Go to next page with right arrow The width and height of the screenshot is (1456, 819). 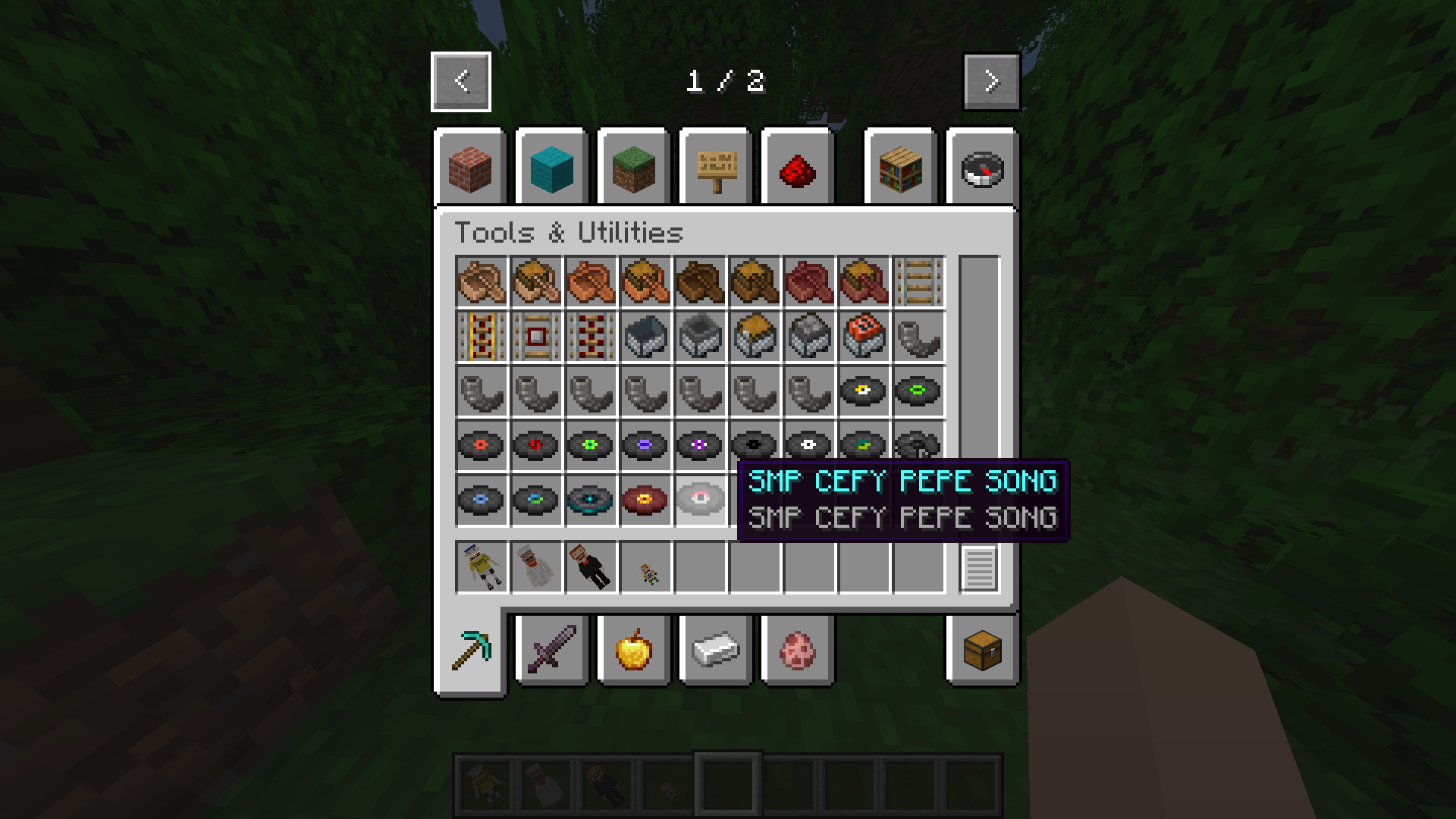click(x=991, y=81)
